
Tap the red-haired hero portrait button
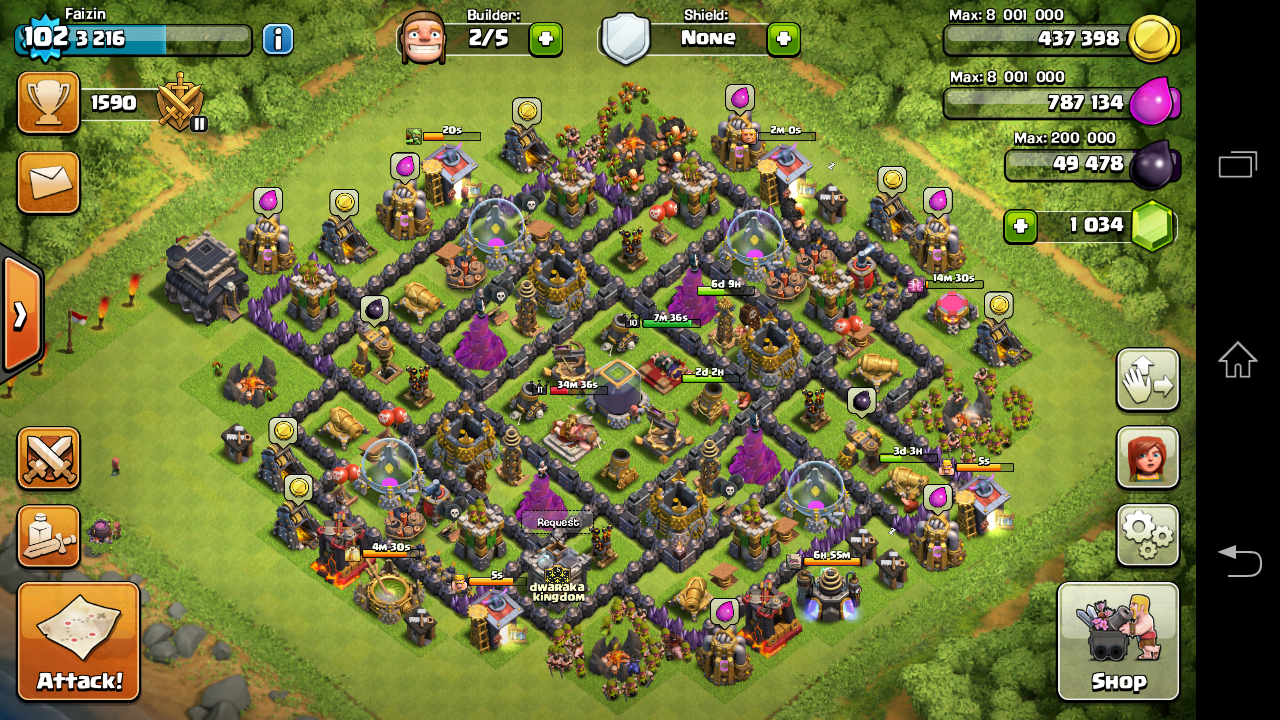pyautogui.click(x=1147, y=458)
